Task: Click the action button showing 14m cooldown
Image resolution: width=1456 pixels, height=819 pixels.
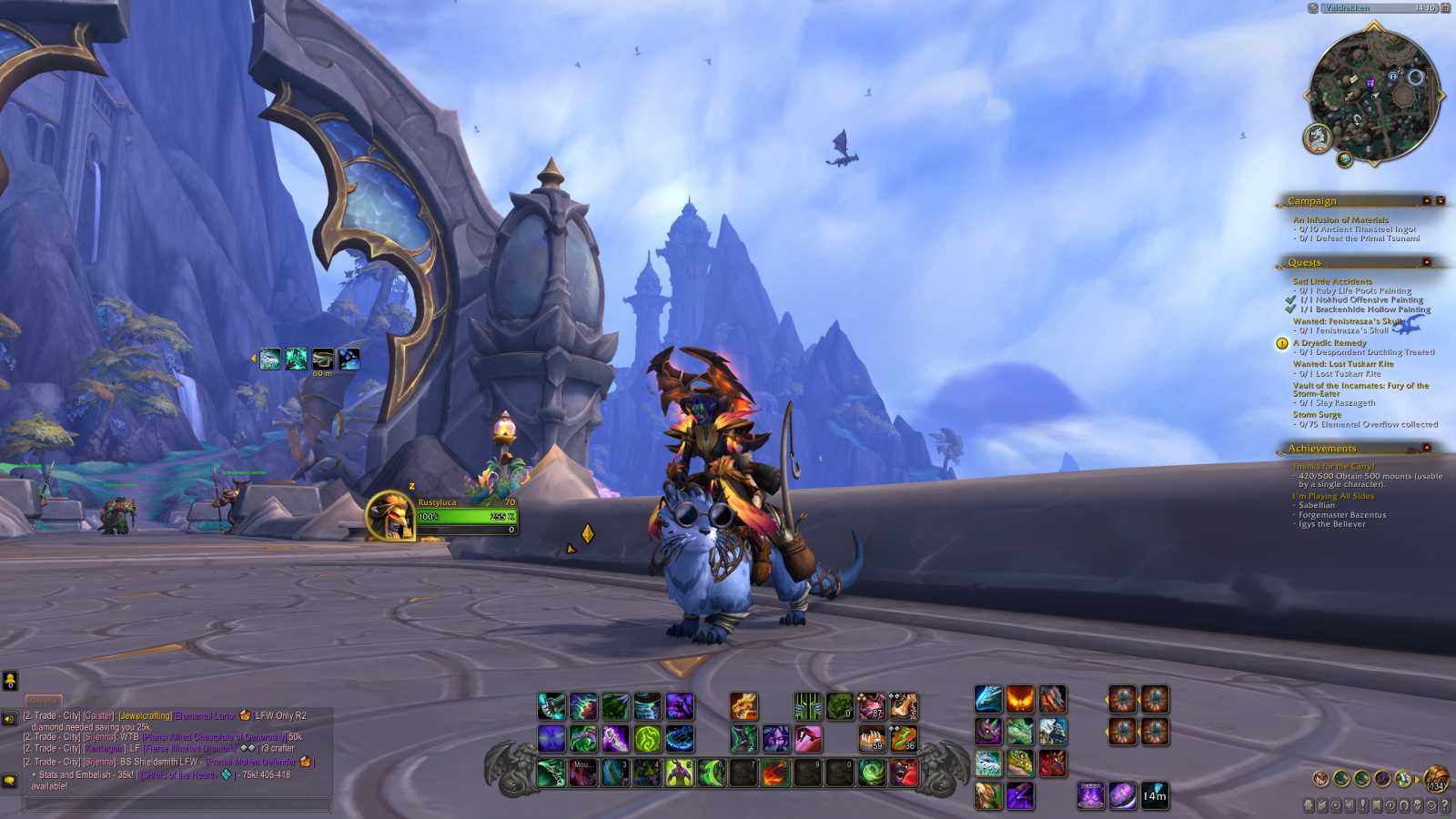Action: coord(1154,793)
